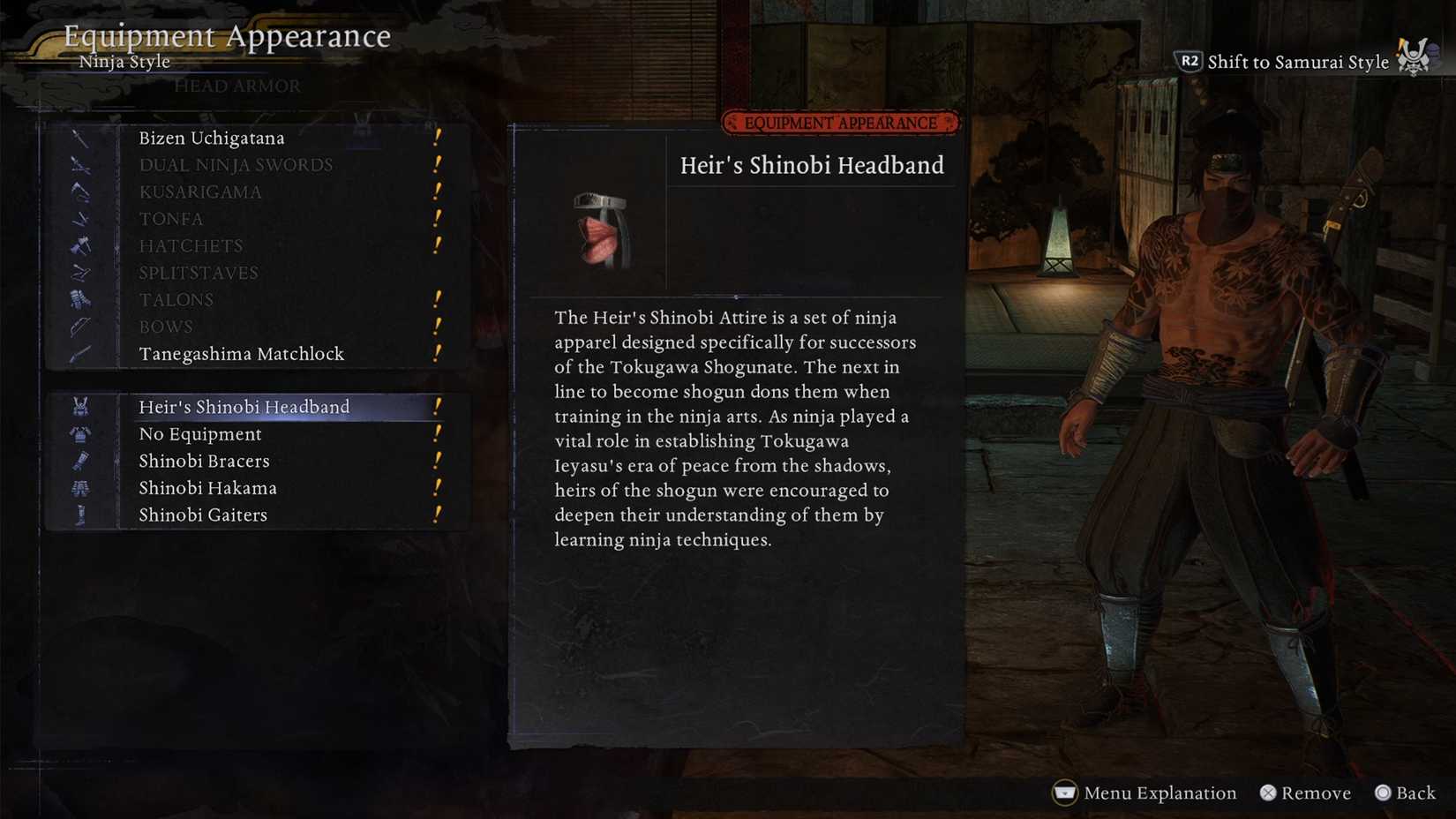Select the torso armor icon

[x=79, y=433]
